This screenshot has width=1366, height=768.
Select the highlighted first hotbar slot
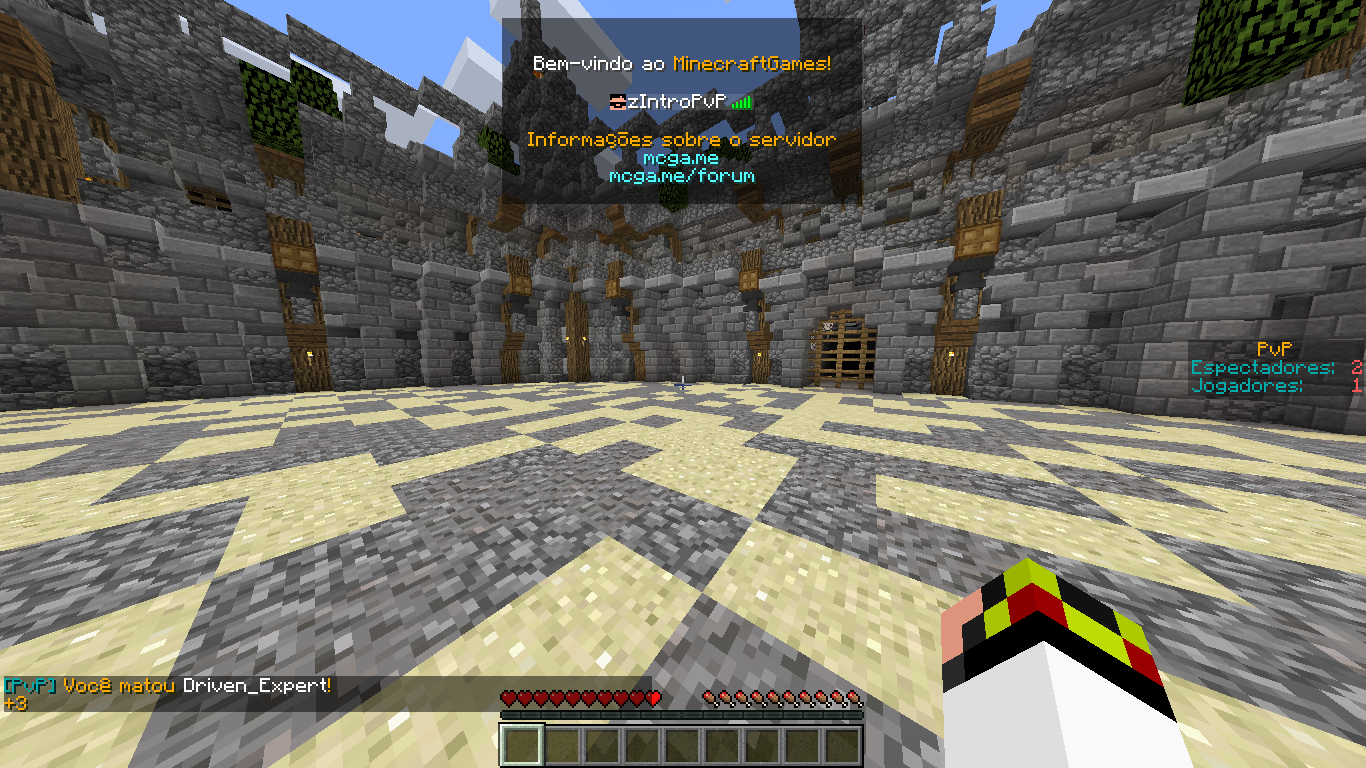(x=522, y=746)
